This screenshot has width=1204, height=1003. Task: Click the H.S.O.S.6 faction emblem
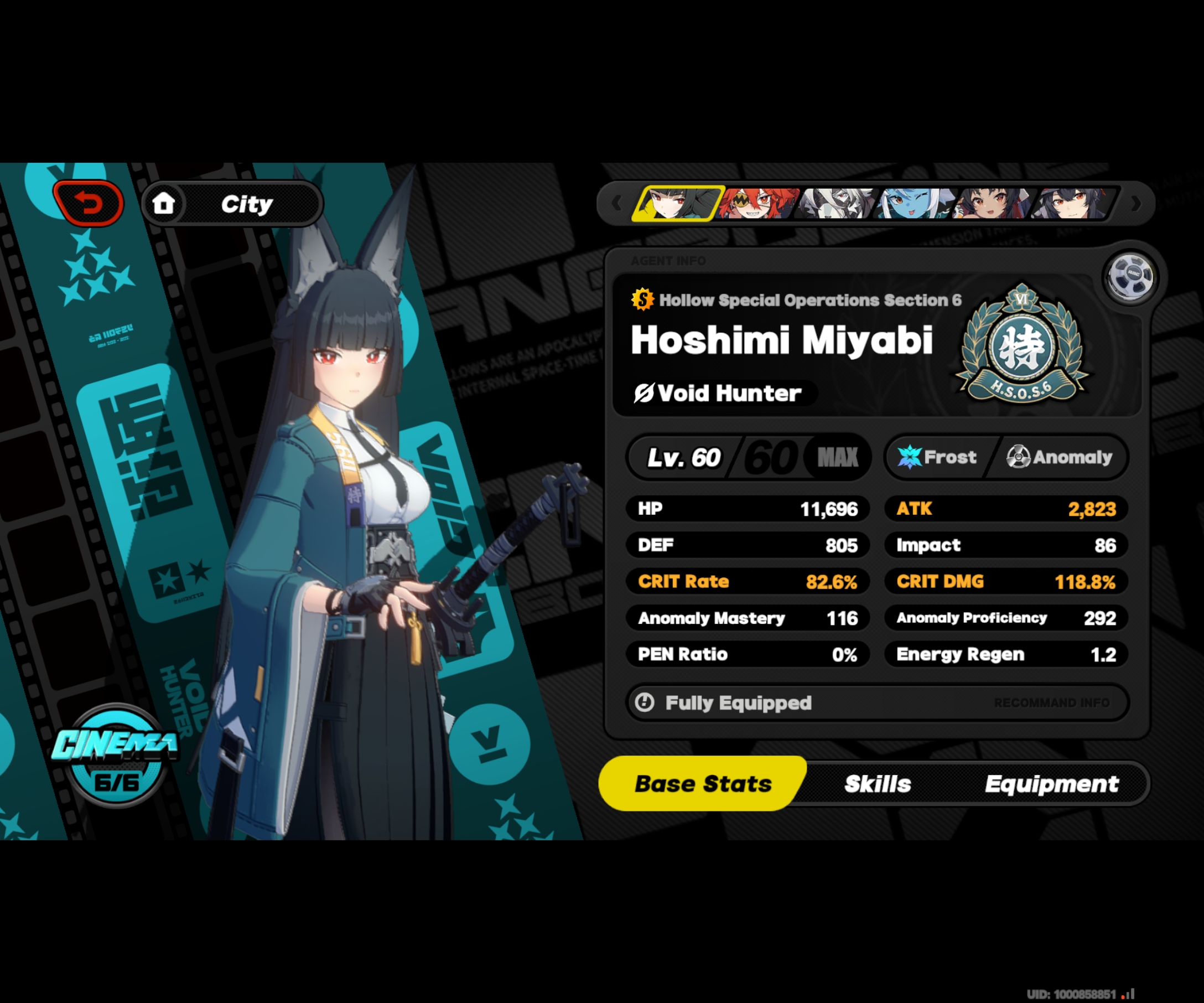pos(1021,344)
